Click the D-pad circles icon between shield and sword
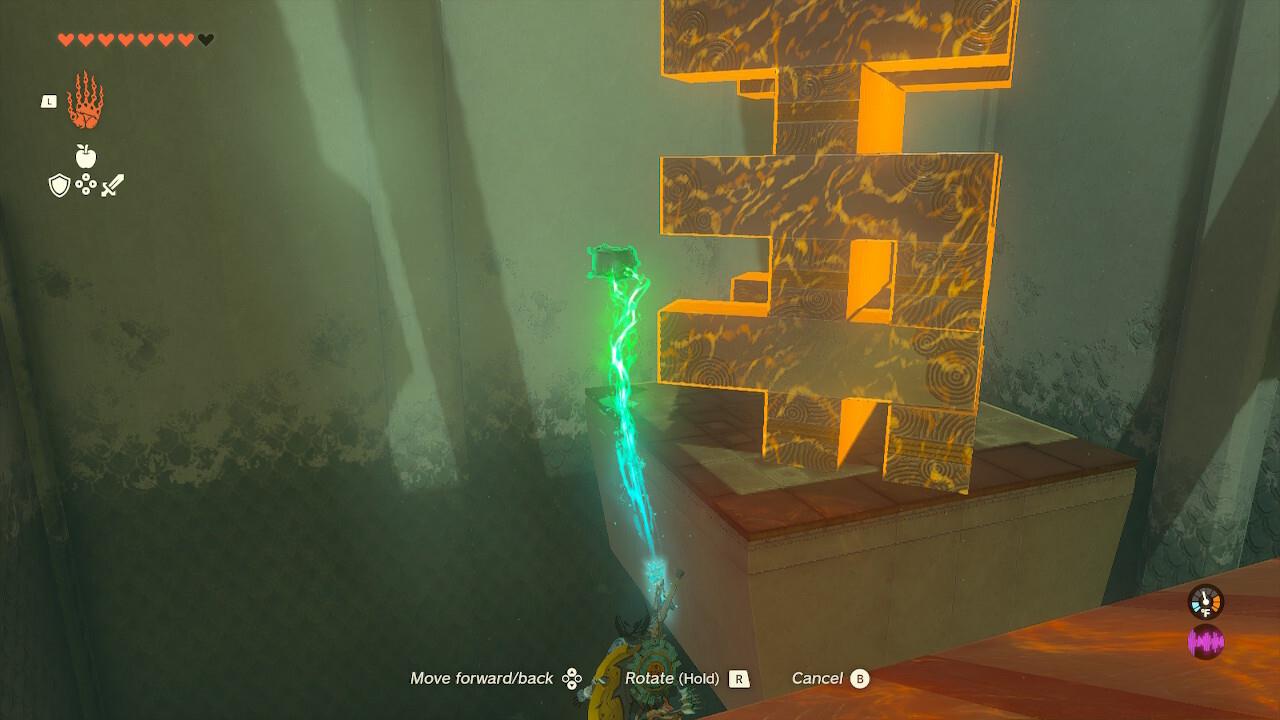The width and height of the screenshot is (1280, 720). [86, 184]
